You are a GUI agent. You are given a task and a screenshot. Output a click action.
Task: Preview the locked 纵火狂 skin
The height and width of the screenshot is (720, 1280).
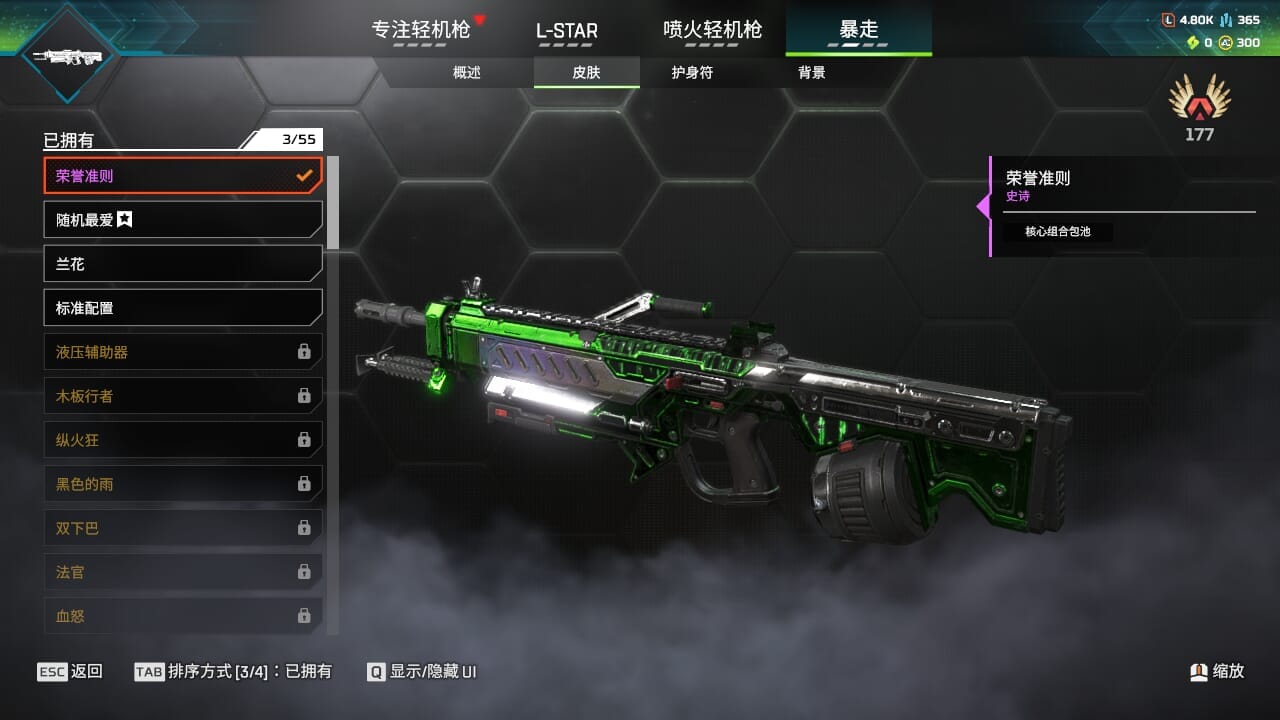coord(183,440)
